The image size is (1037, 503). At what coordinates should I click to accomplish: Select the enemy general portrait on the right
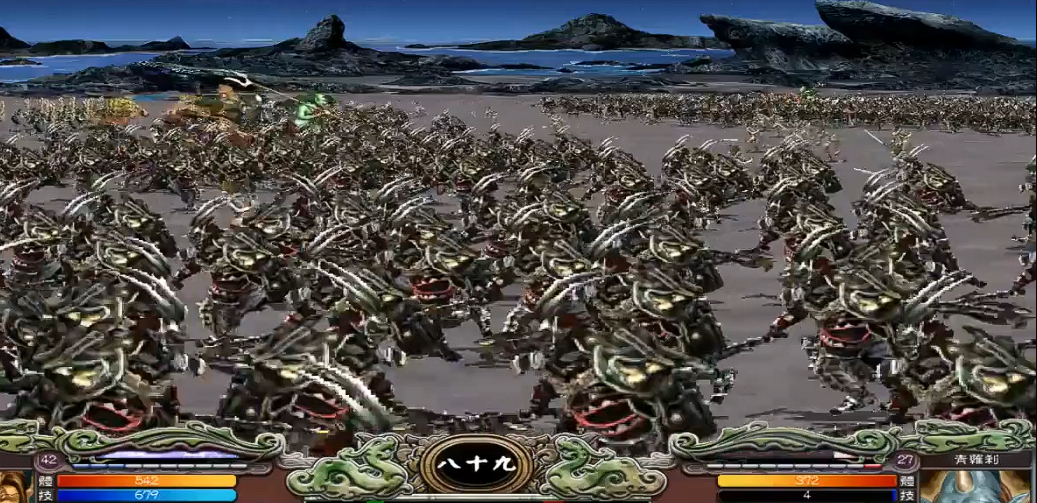[x=976, y=487]
